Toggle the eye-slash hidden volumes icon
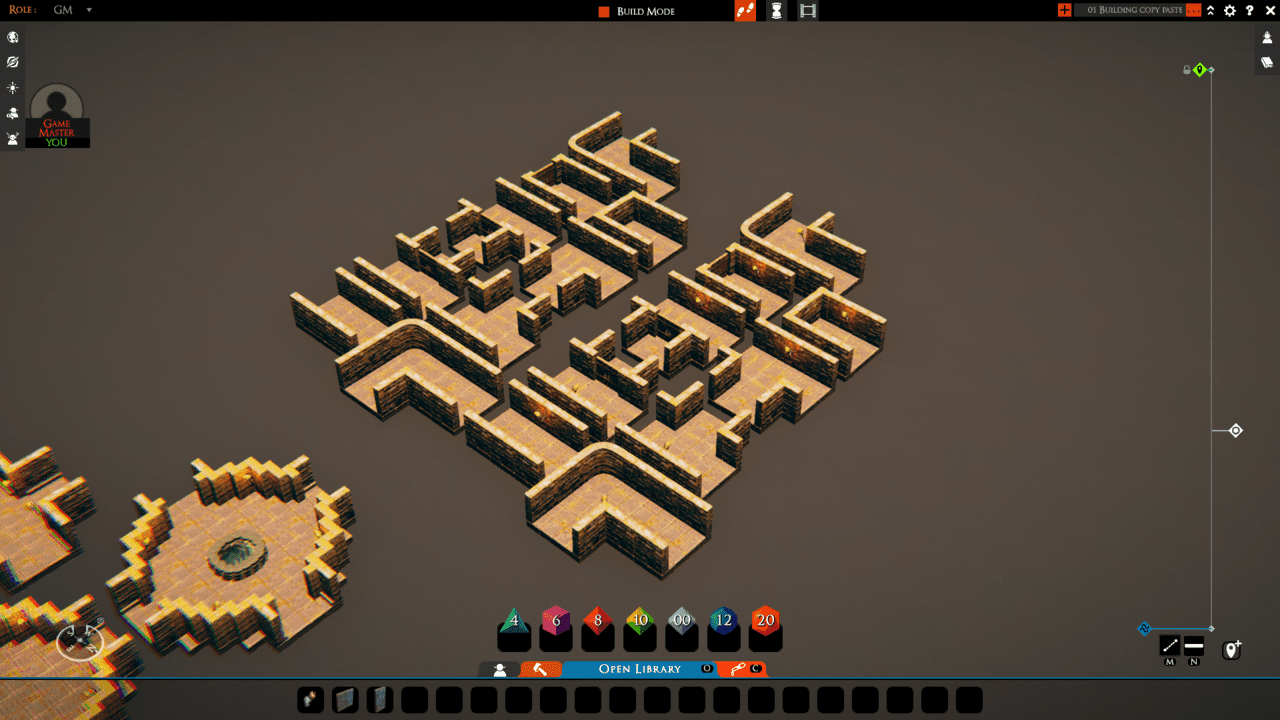Viewport: 1280px width, 720px height. coord(12,62)
